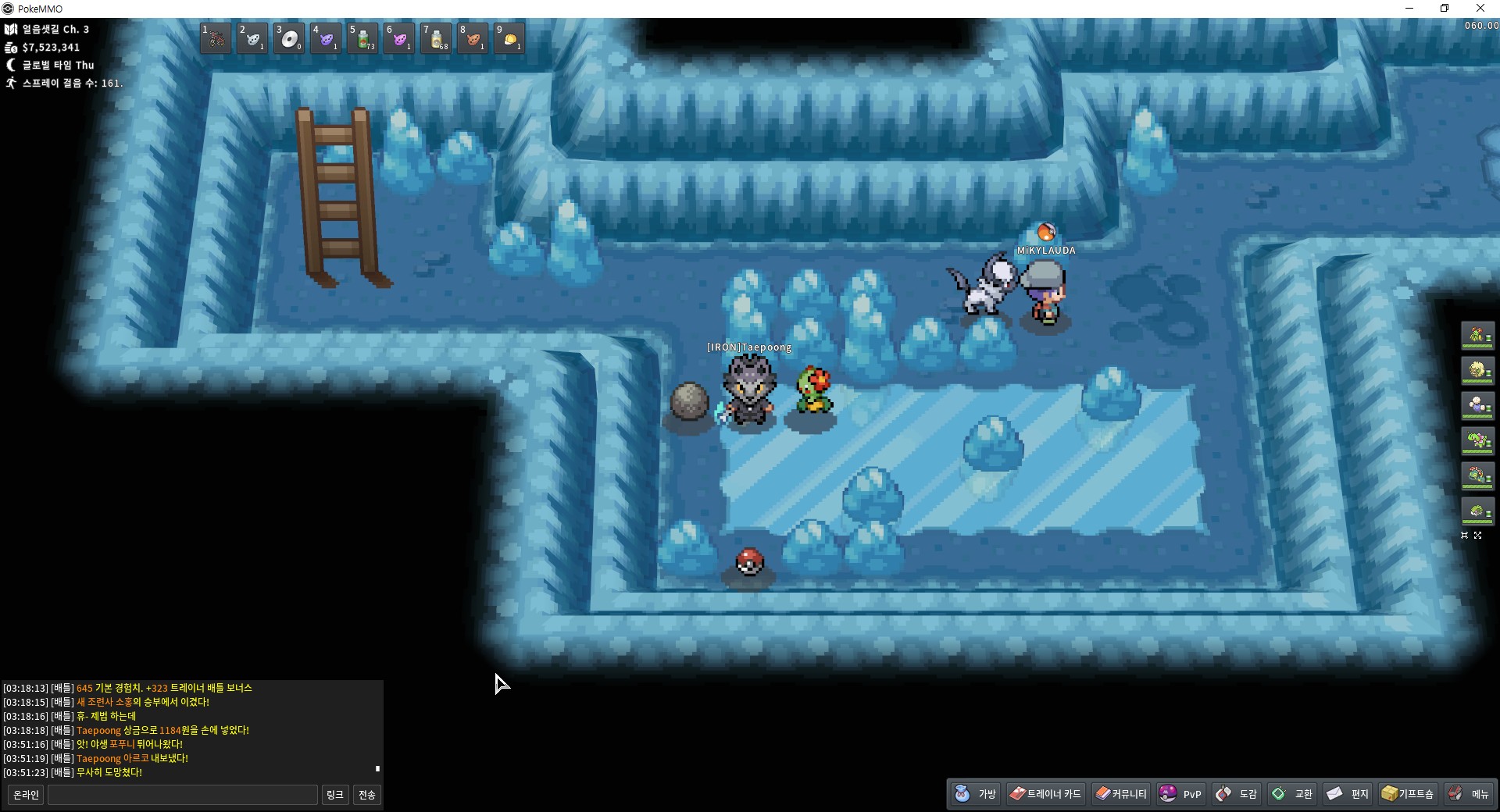Open the 교환 trade window
The height and width of the screenshot is (812, 1500).
(x=1293, y=794)
